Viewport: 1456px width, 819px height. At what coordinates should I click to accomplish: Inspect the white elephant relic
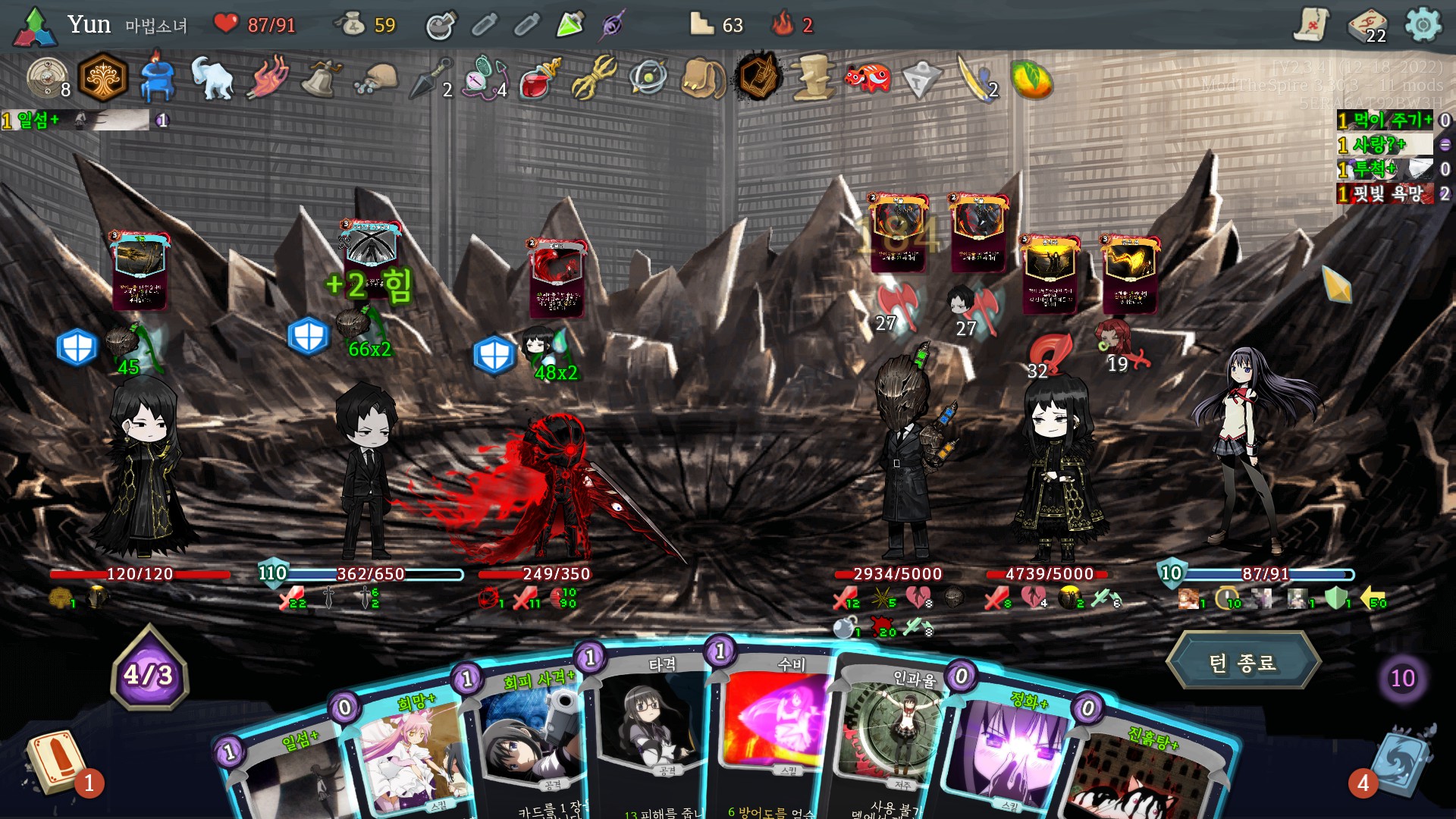[212, 77]
